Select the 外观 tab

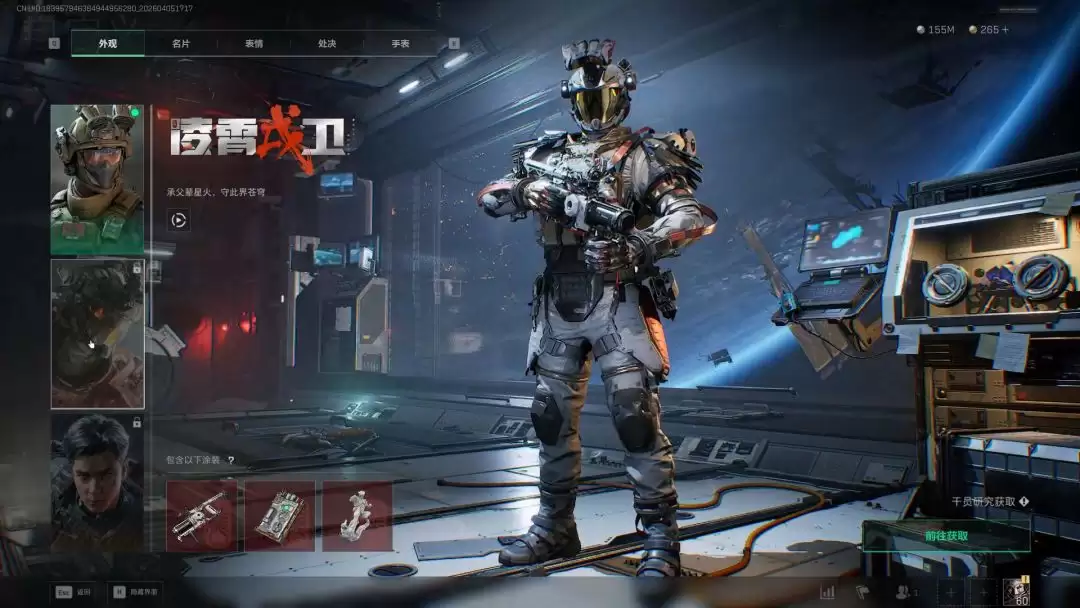(x=108, y=44)
